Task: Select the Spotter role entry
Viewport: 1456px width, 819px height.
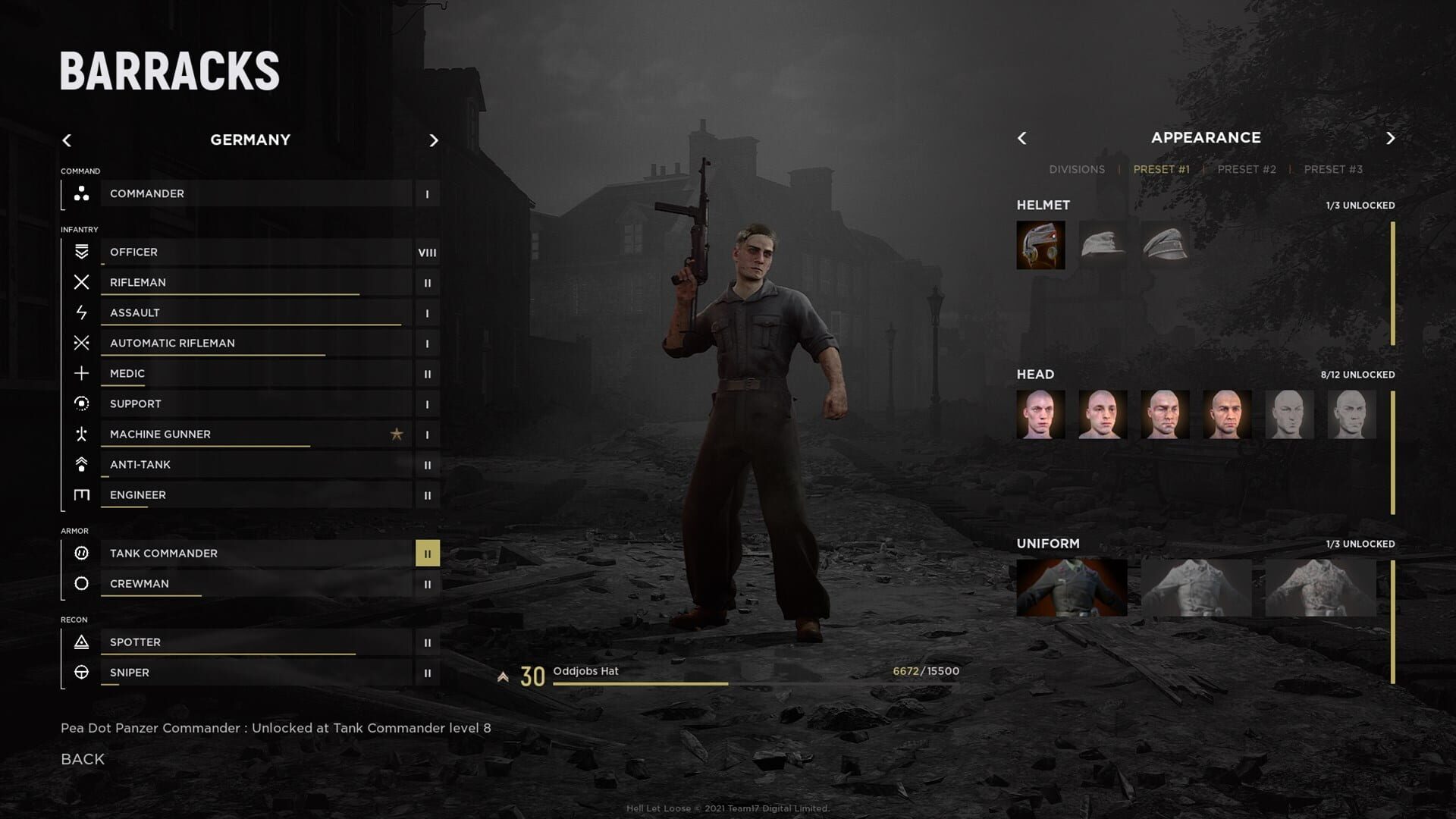Action: (227, 642)
